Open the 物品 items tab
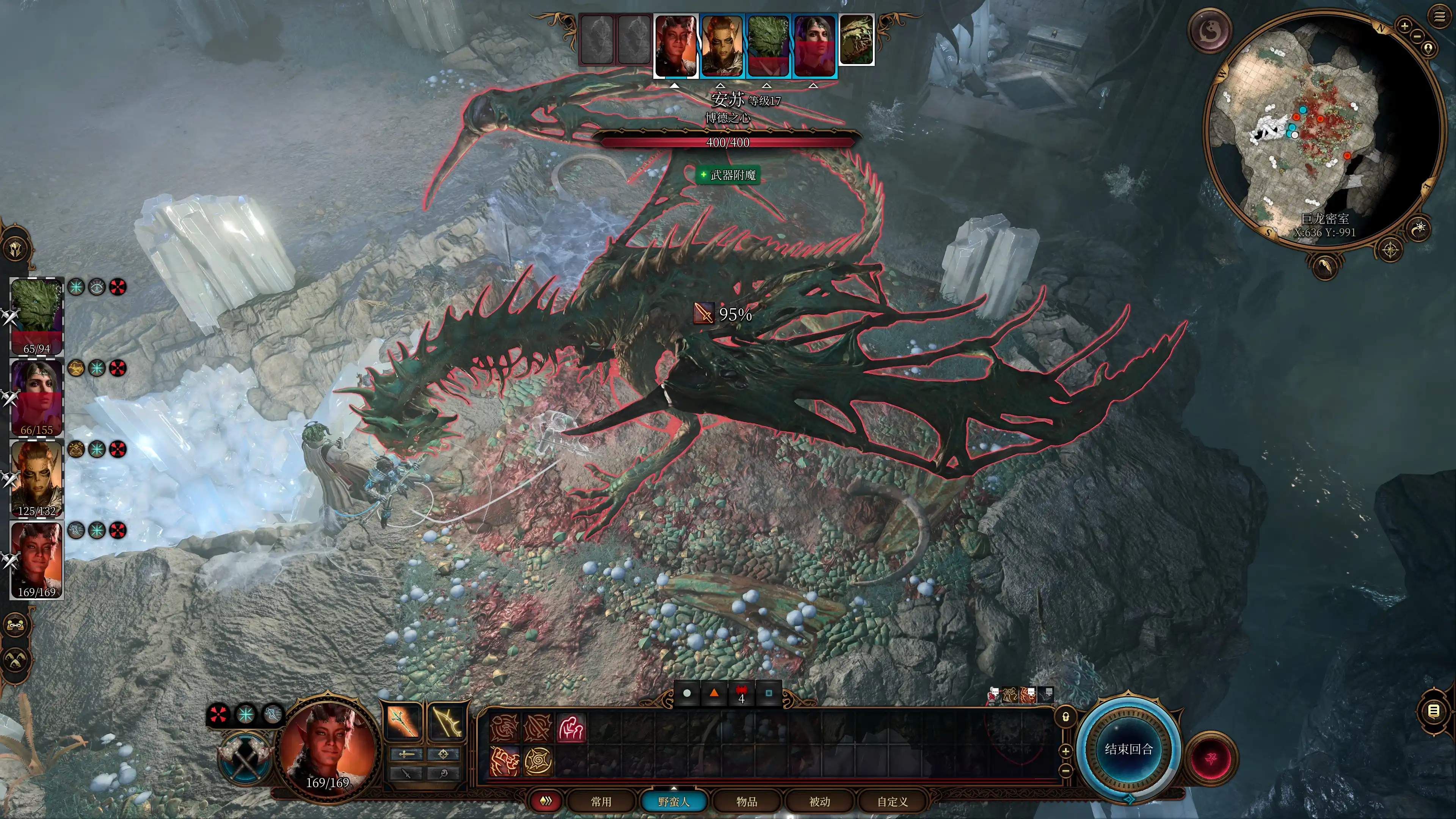The height and width of the screenshot is (819, 1456). (x=747, y=802)
